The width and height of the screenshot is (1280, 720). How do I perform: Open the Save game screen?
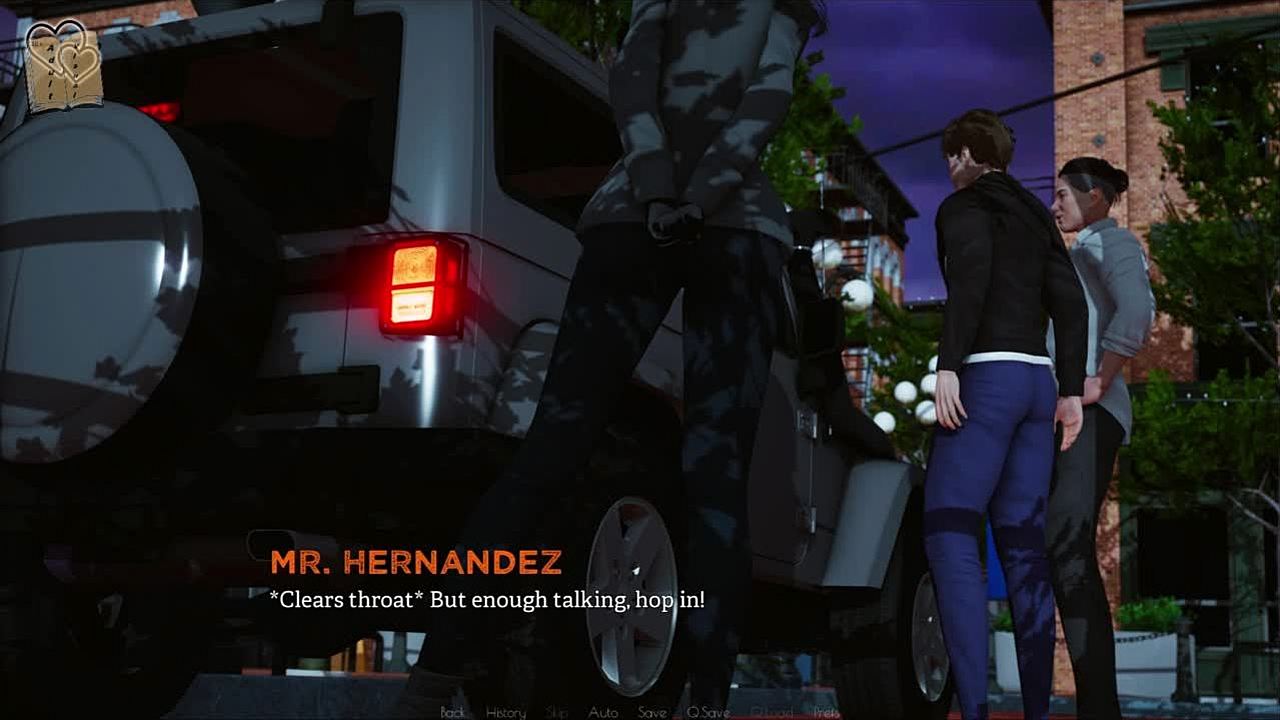[x=652, y=712]
